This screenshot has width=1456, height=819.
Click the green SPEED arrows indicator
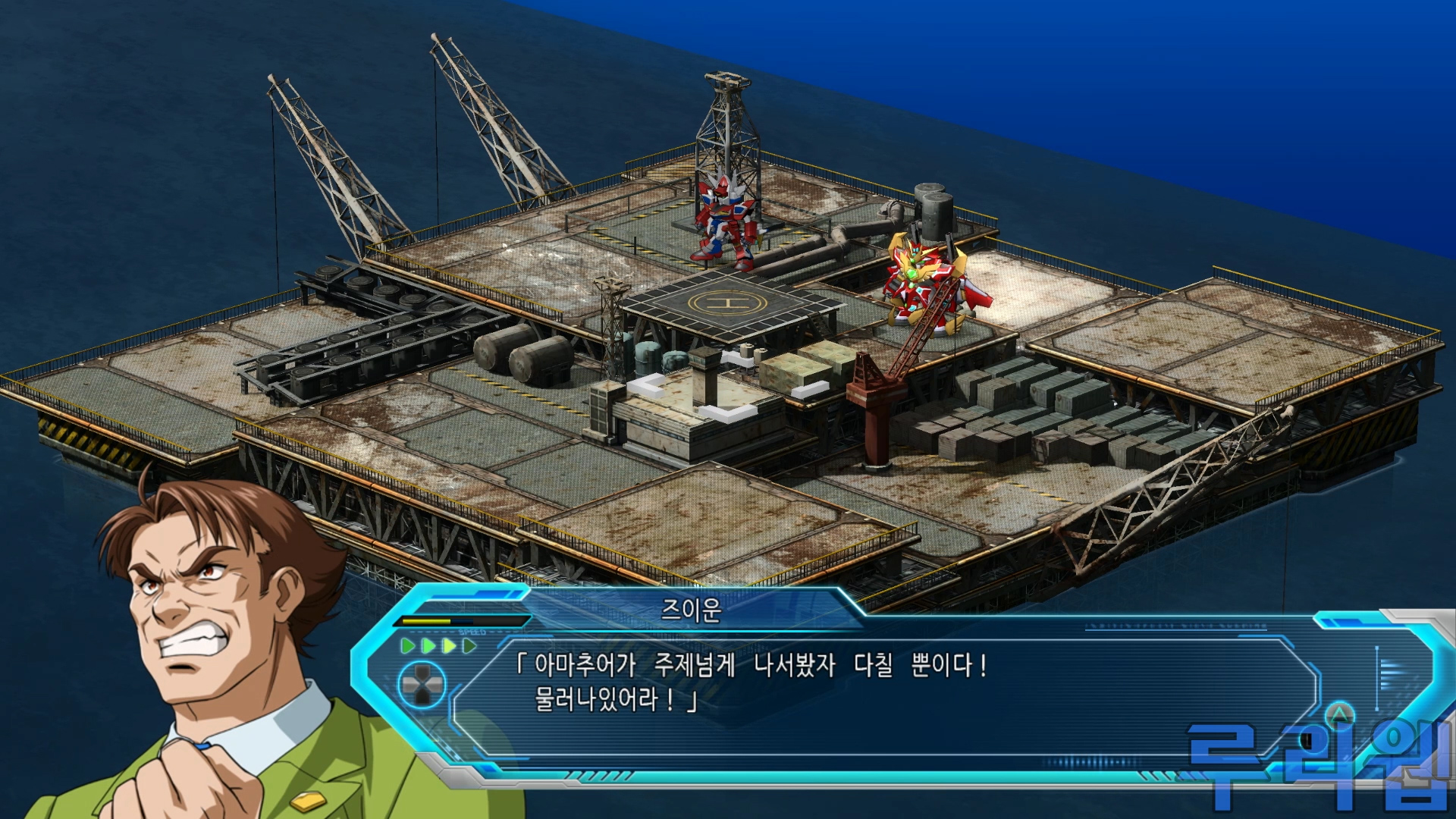tap(439, 646)
